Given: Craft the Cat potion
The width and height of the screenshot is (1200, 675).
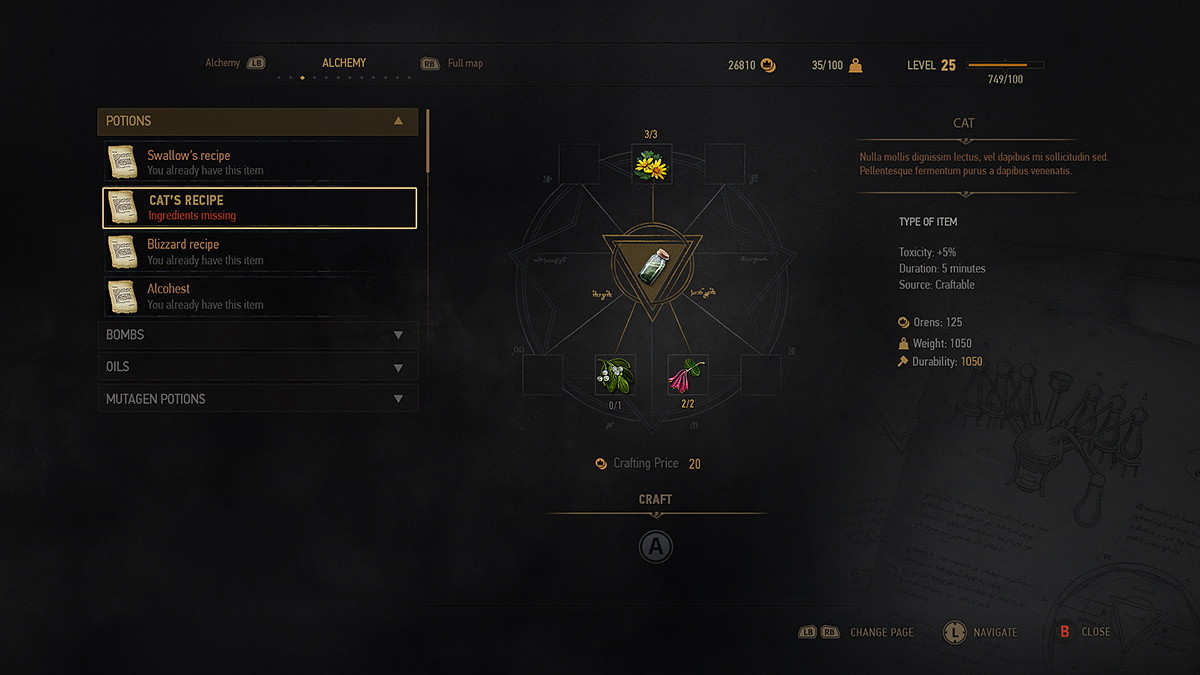Looking at the screenshot, I should point(656,546).
